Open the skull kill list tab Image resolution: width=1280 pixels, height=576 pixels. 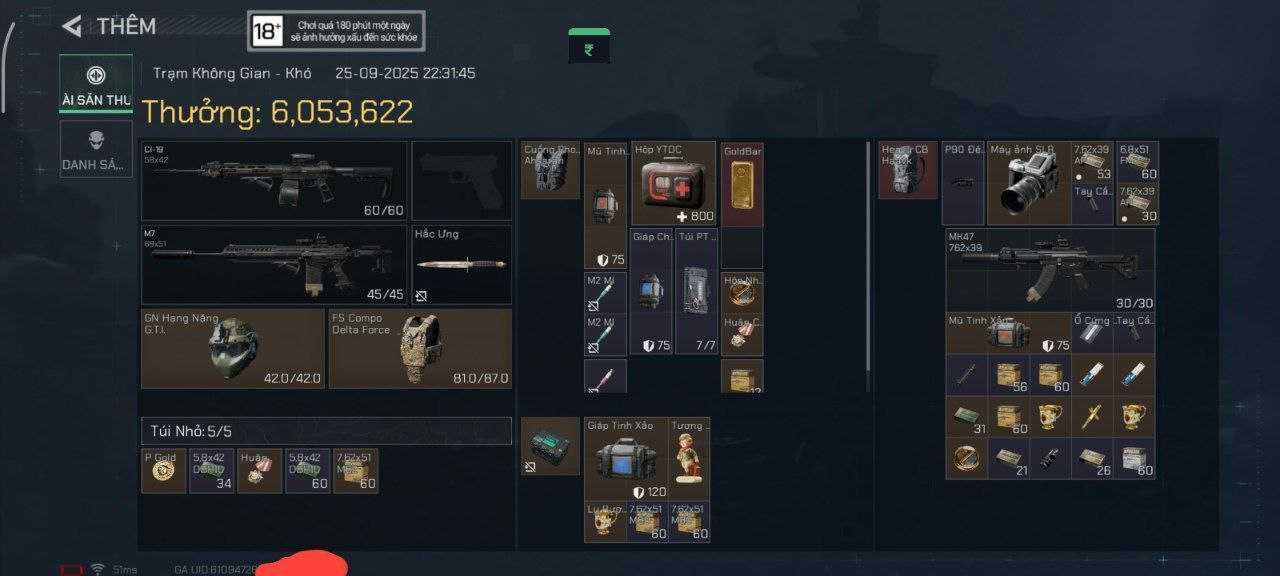pos(96,148)
